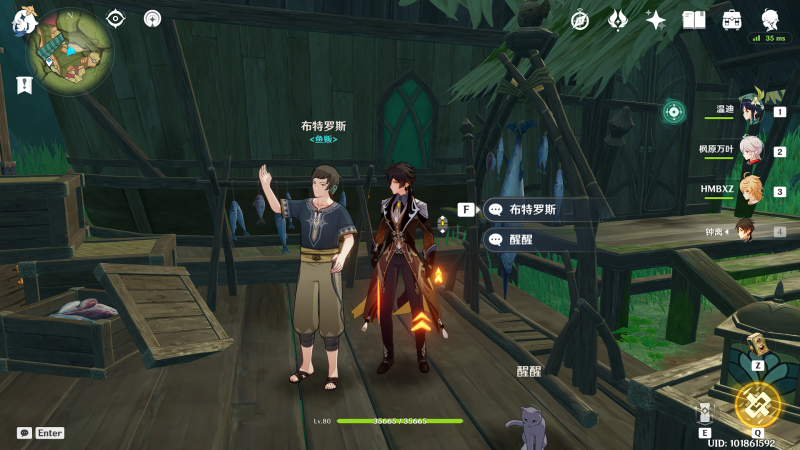This screenshot has height=450, width=800.
Task: Open the Paimon menu
Action: tap(22, 22)
